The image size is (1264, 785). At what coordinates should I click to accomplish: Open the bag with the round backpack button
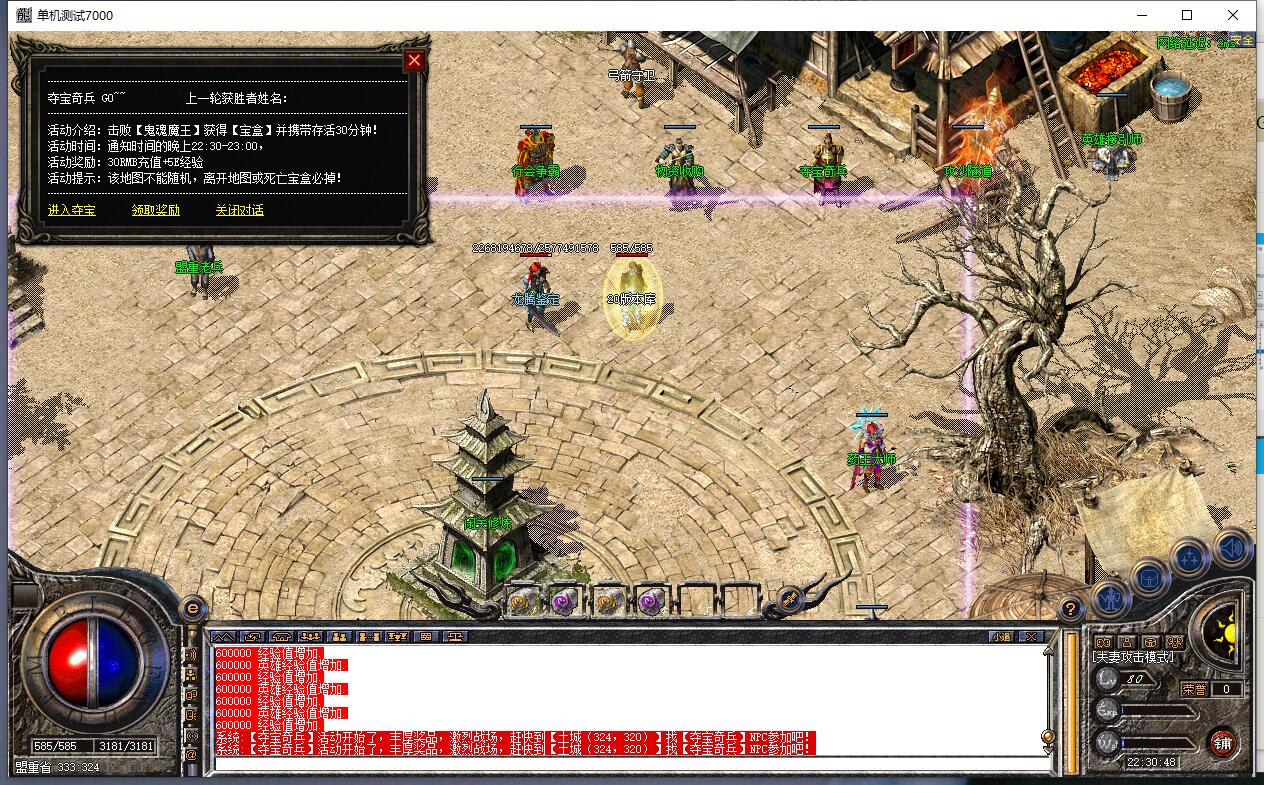point(1151,576)
